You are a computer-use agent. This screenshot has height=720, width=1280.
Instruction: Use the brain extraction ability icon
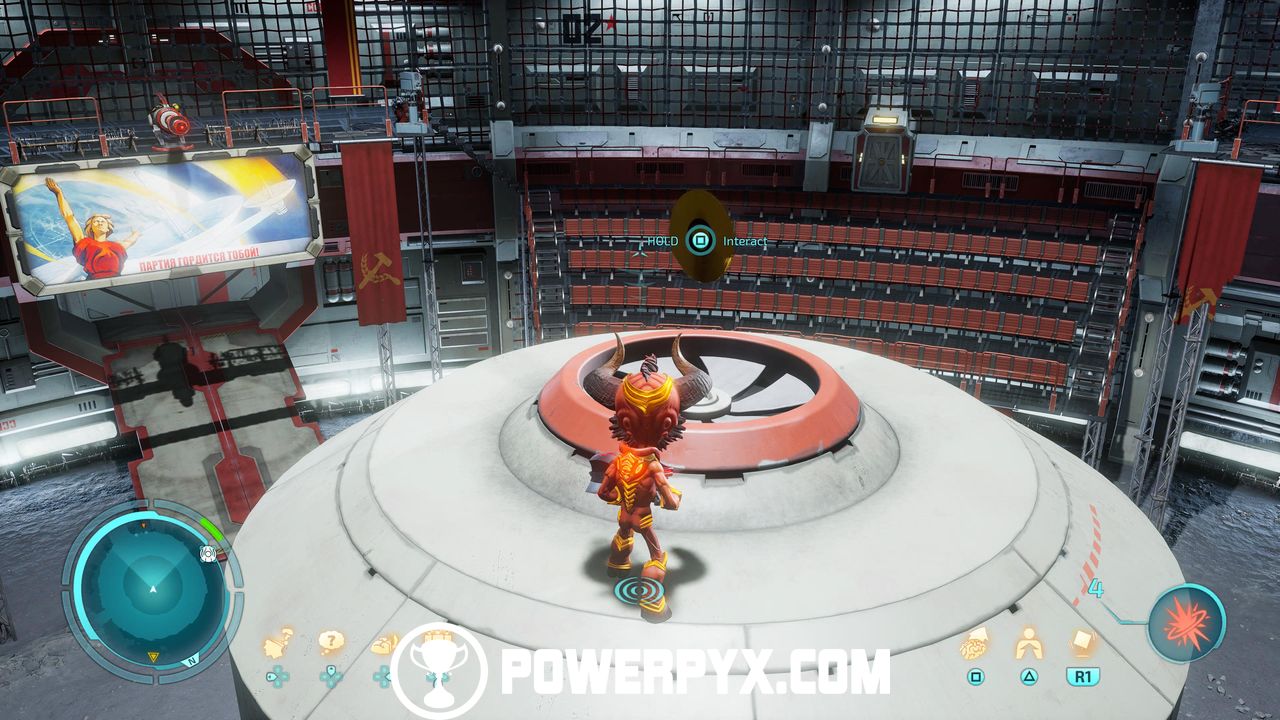tap(974, 645)
